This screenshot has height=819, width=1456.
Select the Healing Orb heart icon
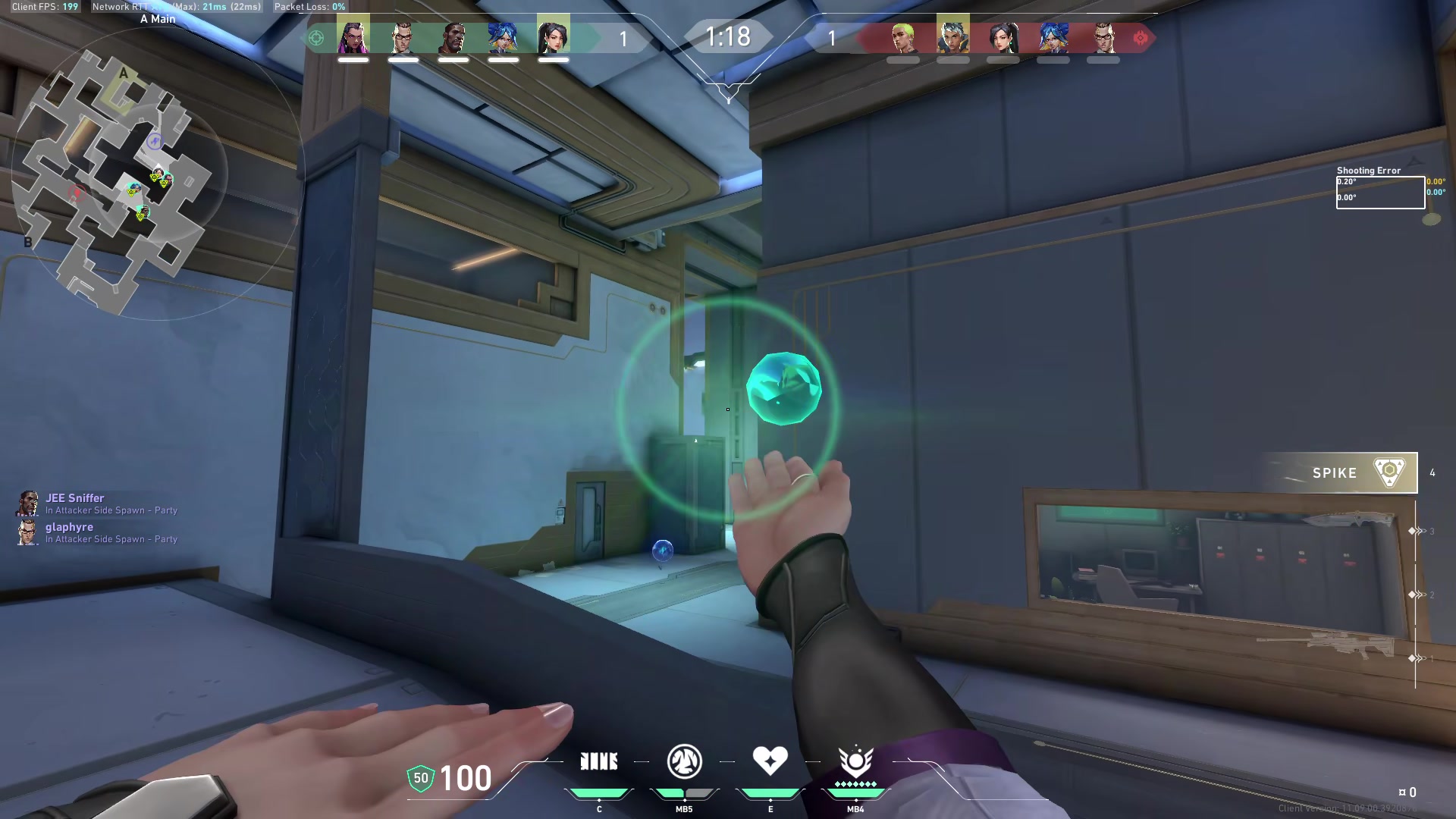[770, 761]
